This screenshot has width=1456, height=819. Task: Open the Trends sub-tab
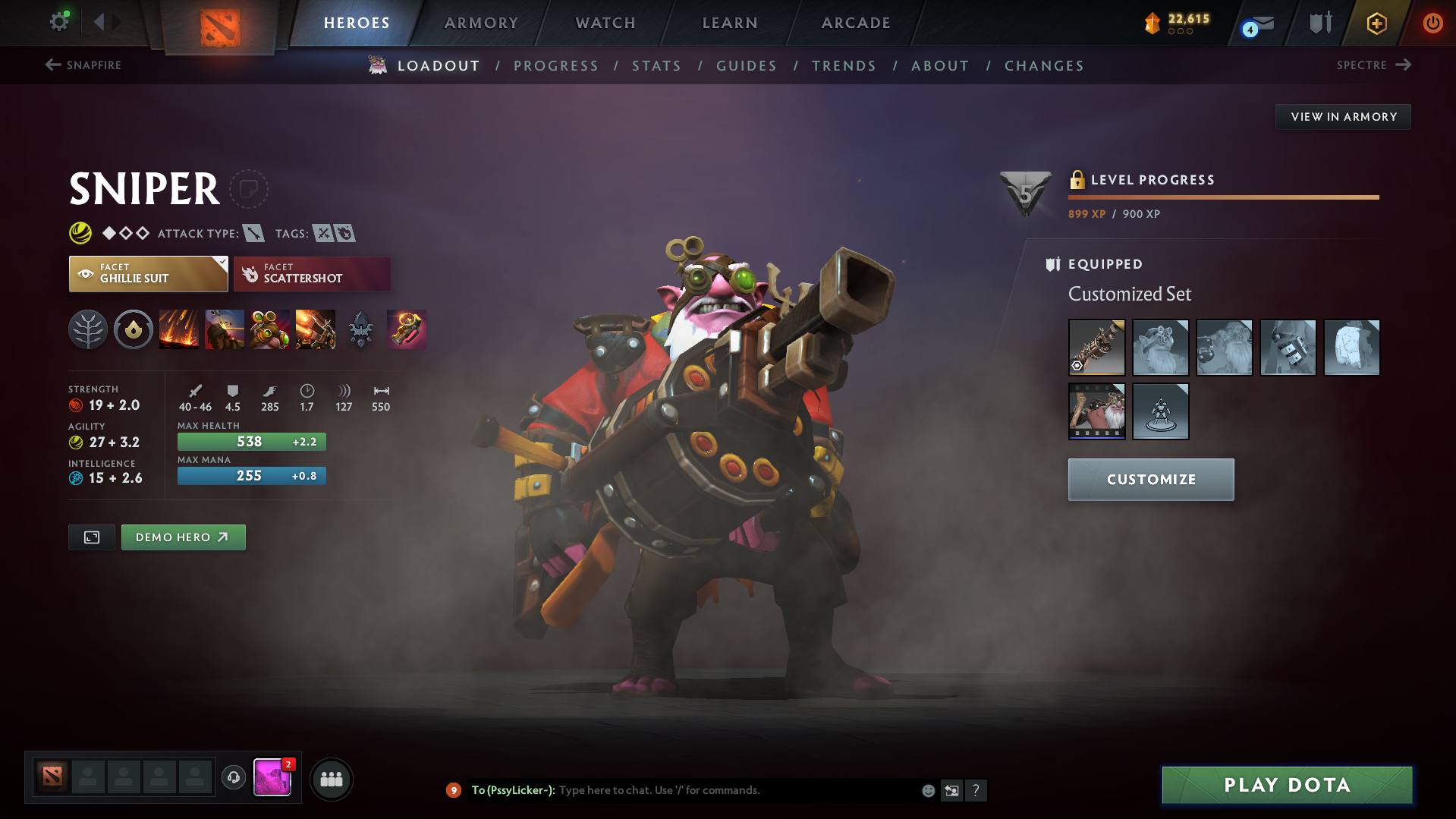[x=844, y=66]
